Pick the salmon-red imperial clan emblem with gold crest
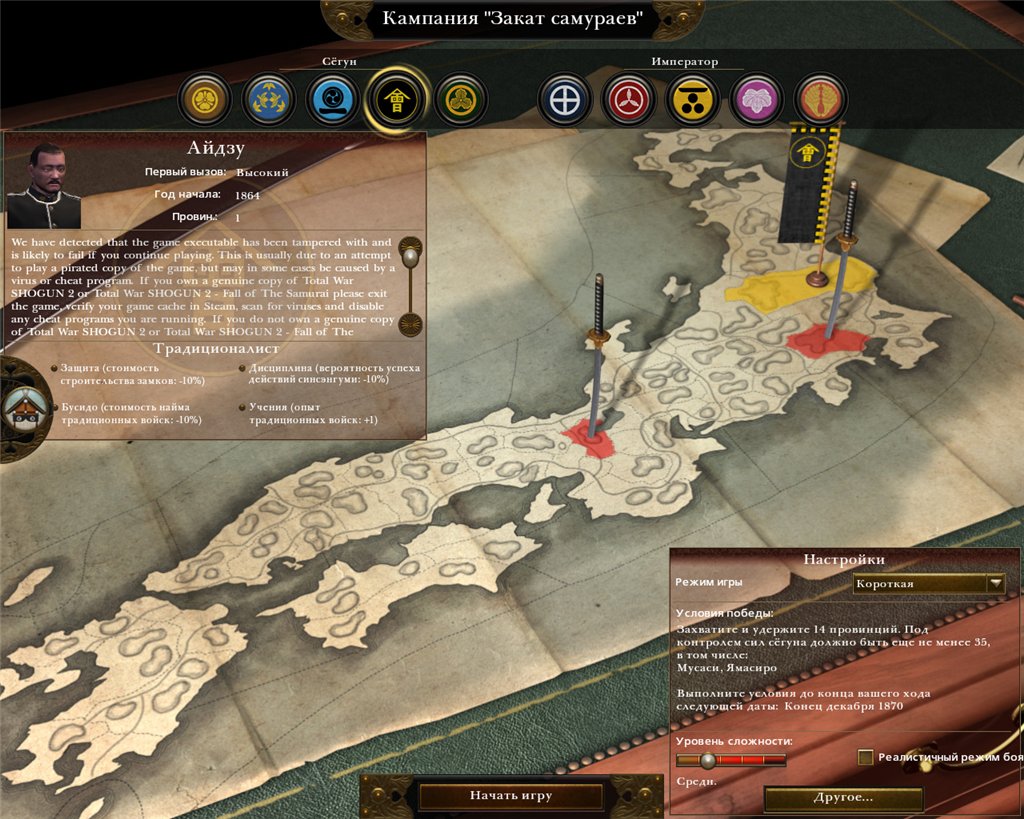This screenshot has height=819, width=1024. click(821, 100)
